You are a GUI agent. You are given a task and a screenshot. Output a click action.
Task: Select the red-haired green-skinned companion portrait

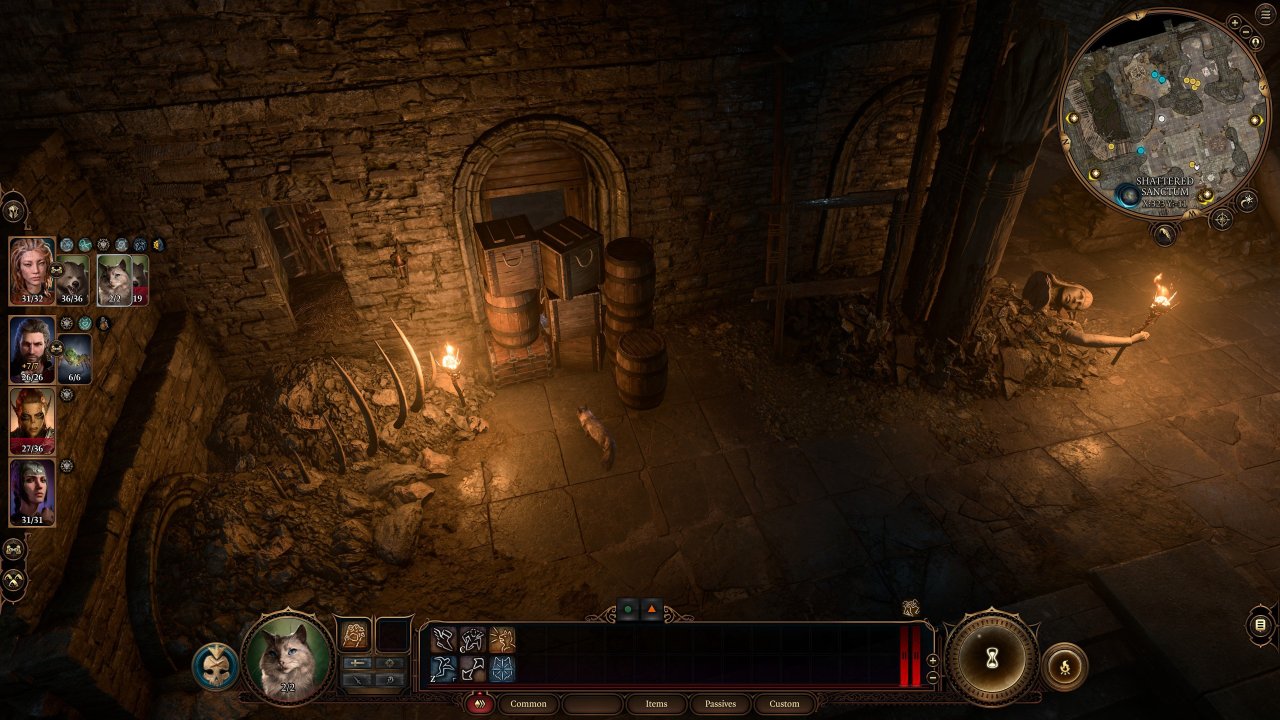point(31,421)
